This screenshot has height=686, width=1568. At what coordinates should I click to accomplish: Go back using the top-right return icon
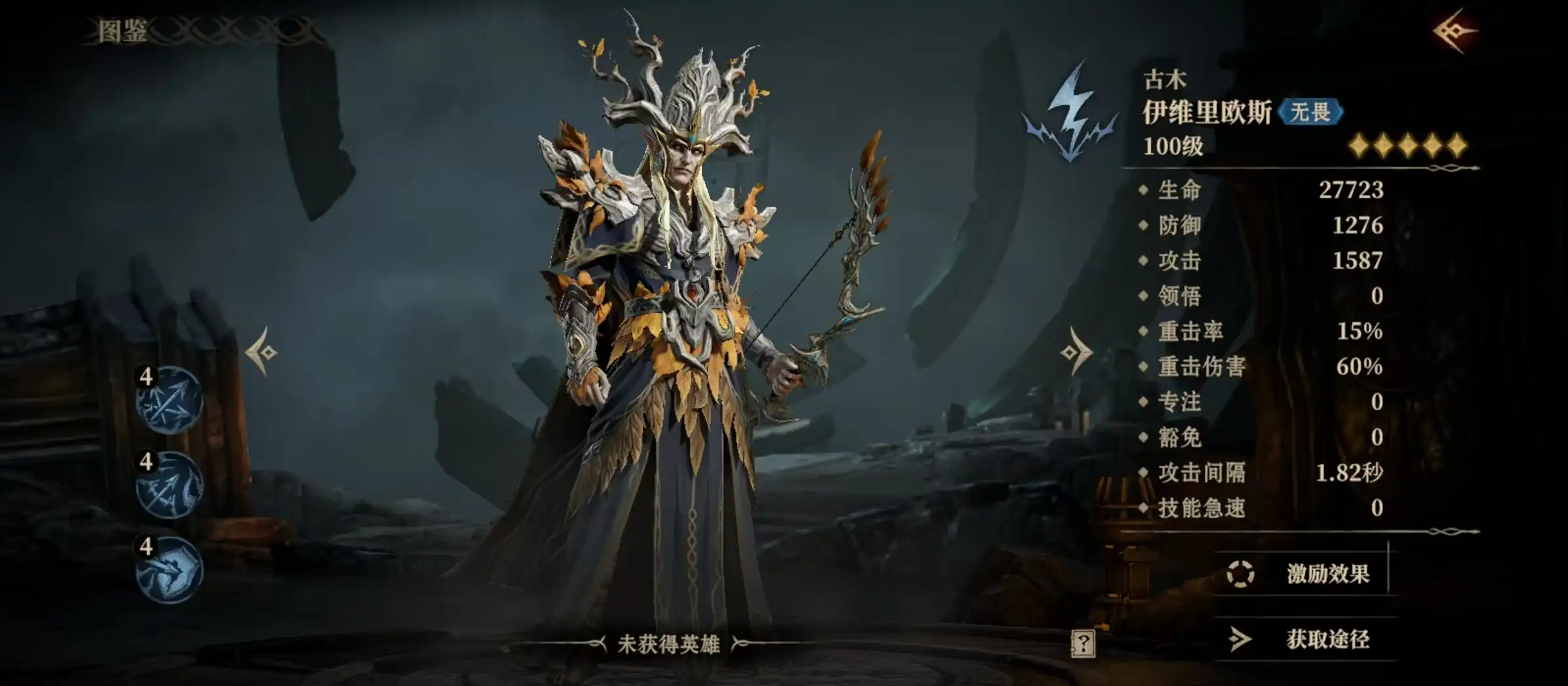coord(1454,31)
